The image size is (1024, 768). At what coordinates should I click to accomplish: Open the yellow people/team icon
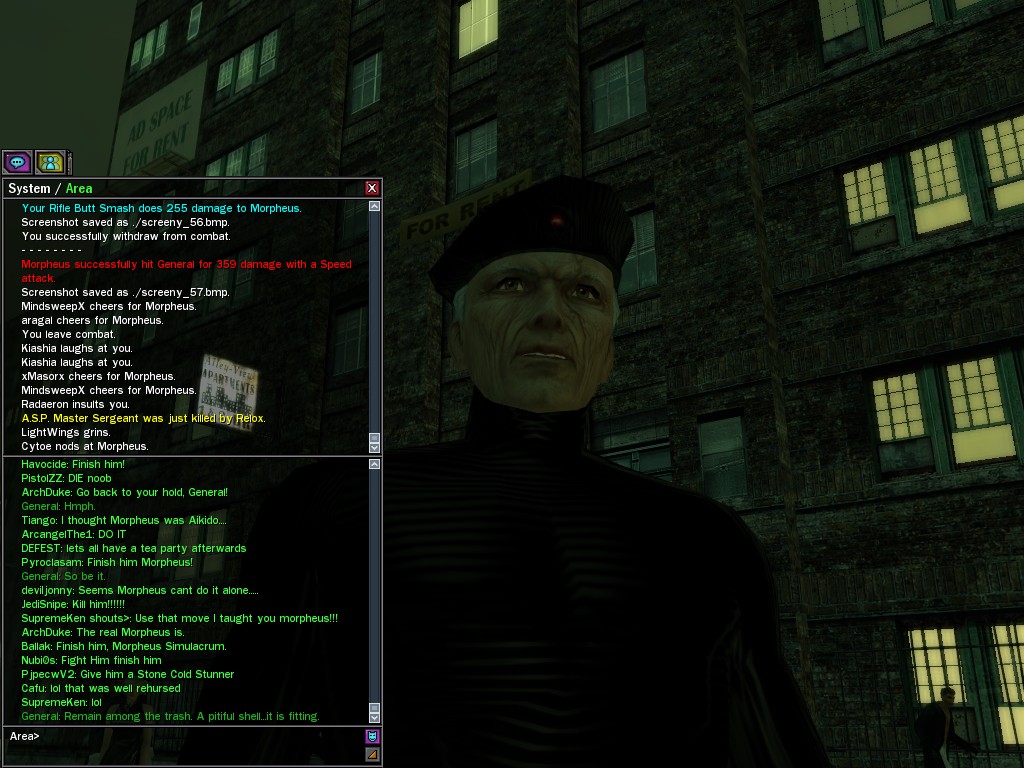(x=50, y=161)
